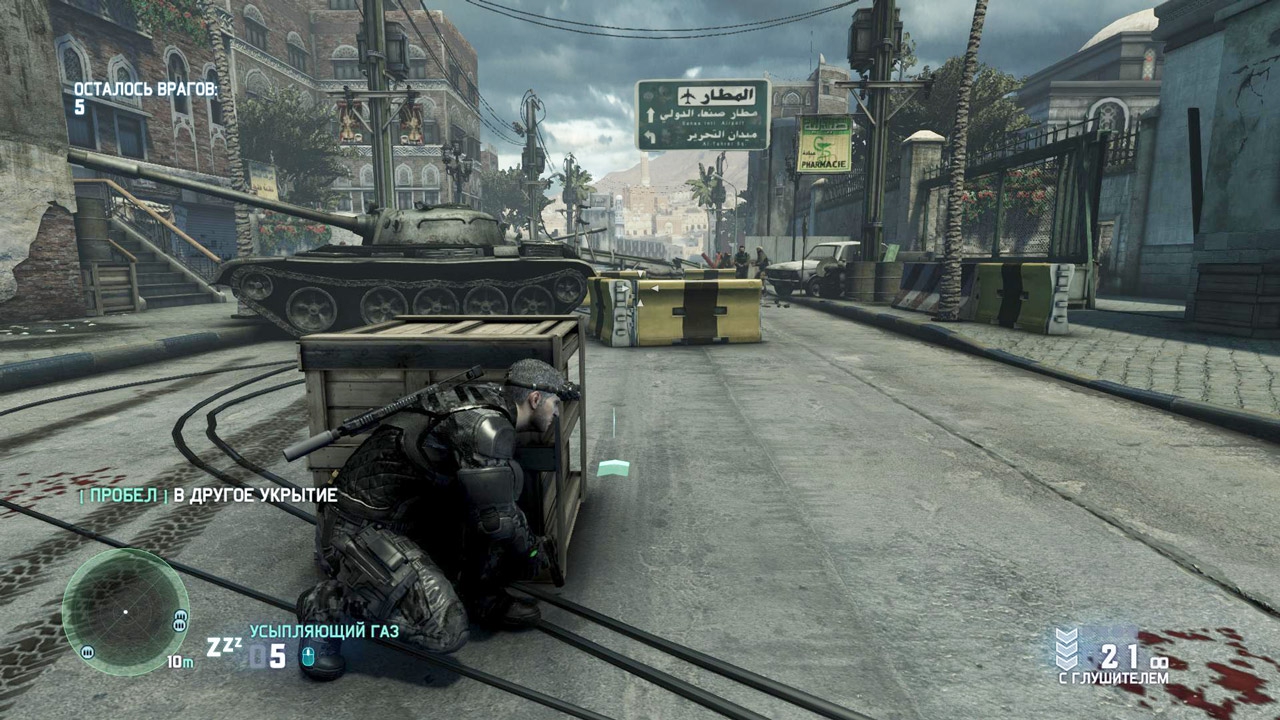The image size is (1280, 720).
Task: Click the circular radar minimap
Action: pos(125,611)
